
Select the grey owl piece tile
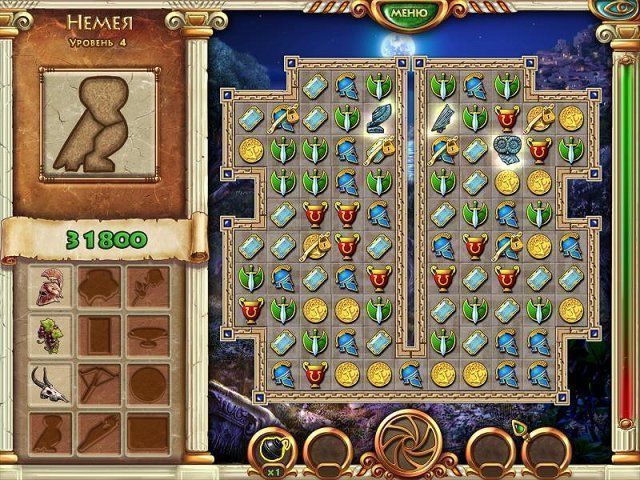(x=508, y=149)
